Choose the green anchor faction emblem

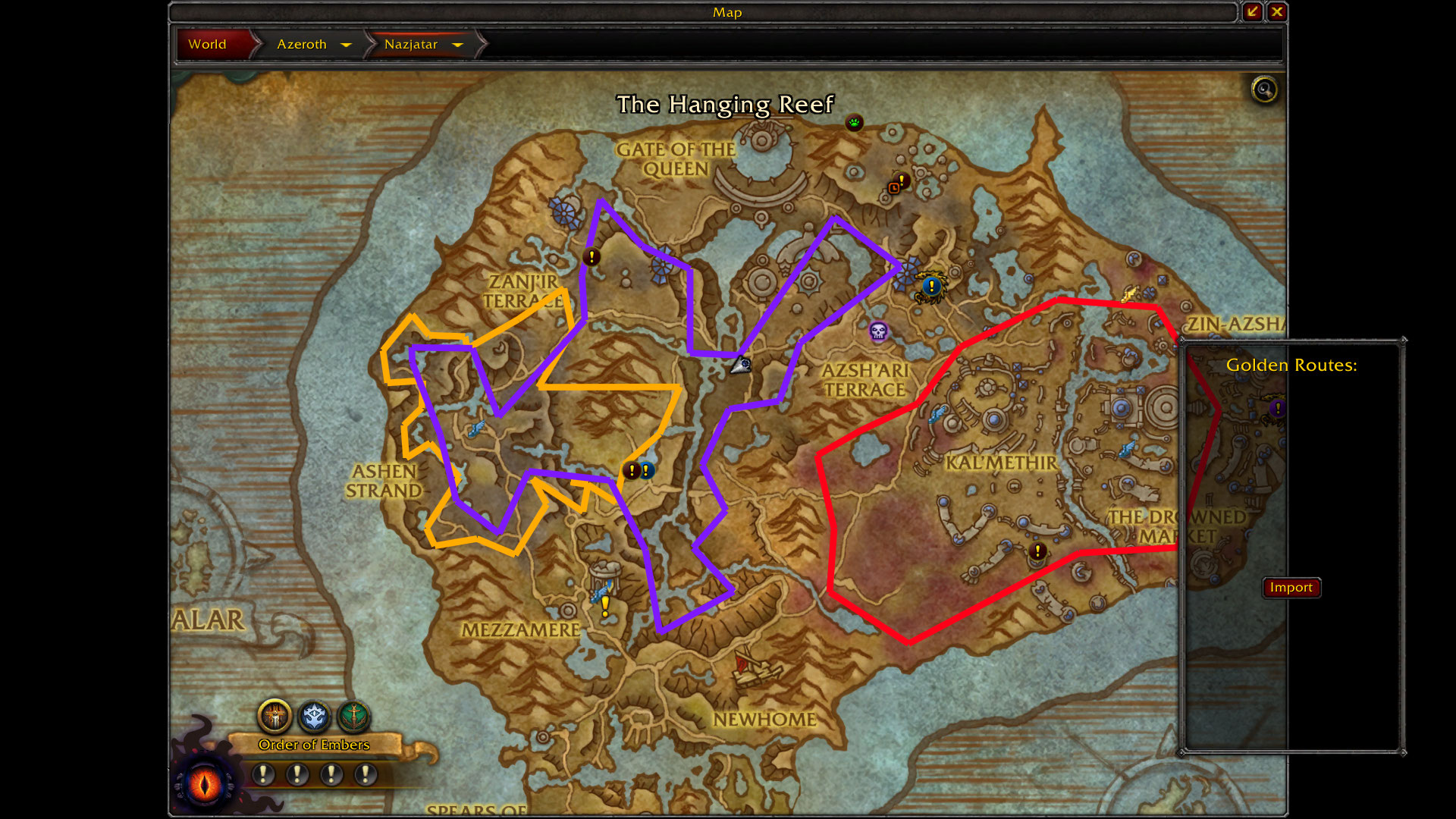click(353, 715)
